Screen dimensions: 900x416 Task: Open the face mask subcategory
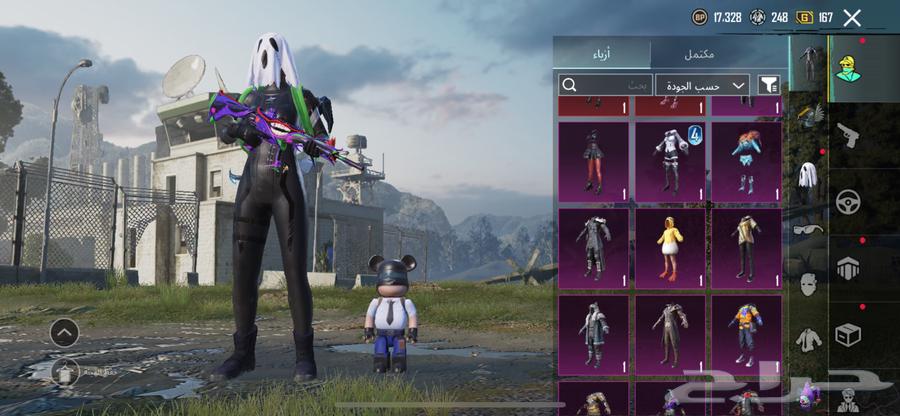point(808,284)
